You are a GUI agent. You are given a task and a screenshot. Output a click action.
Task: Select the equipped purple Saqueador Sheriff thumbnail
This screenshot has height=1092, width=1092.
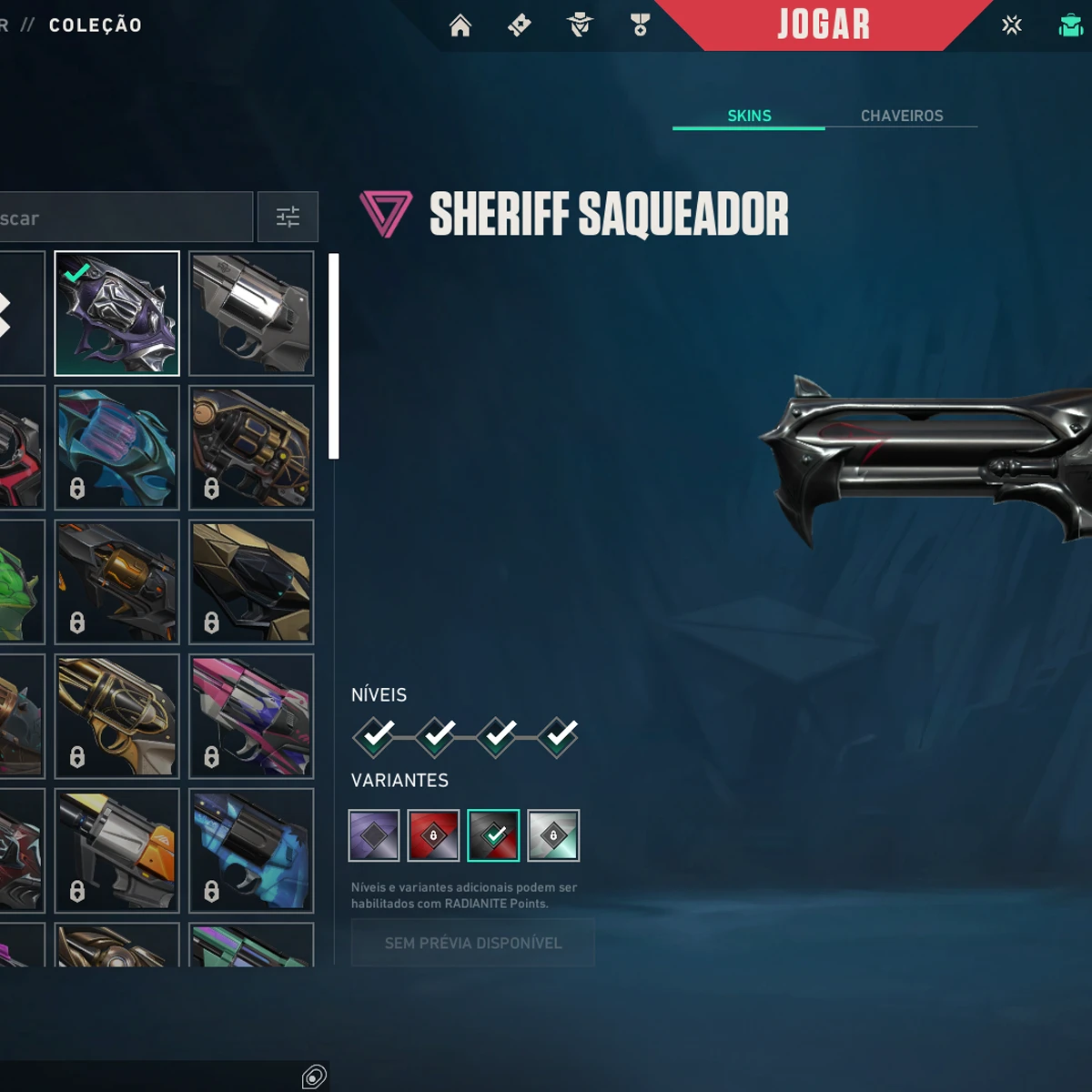pos(117,313)
